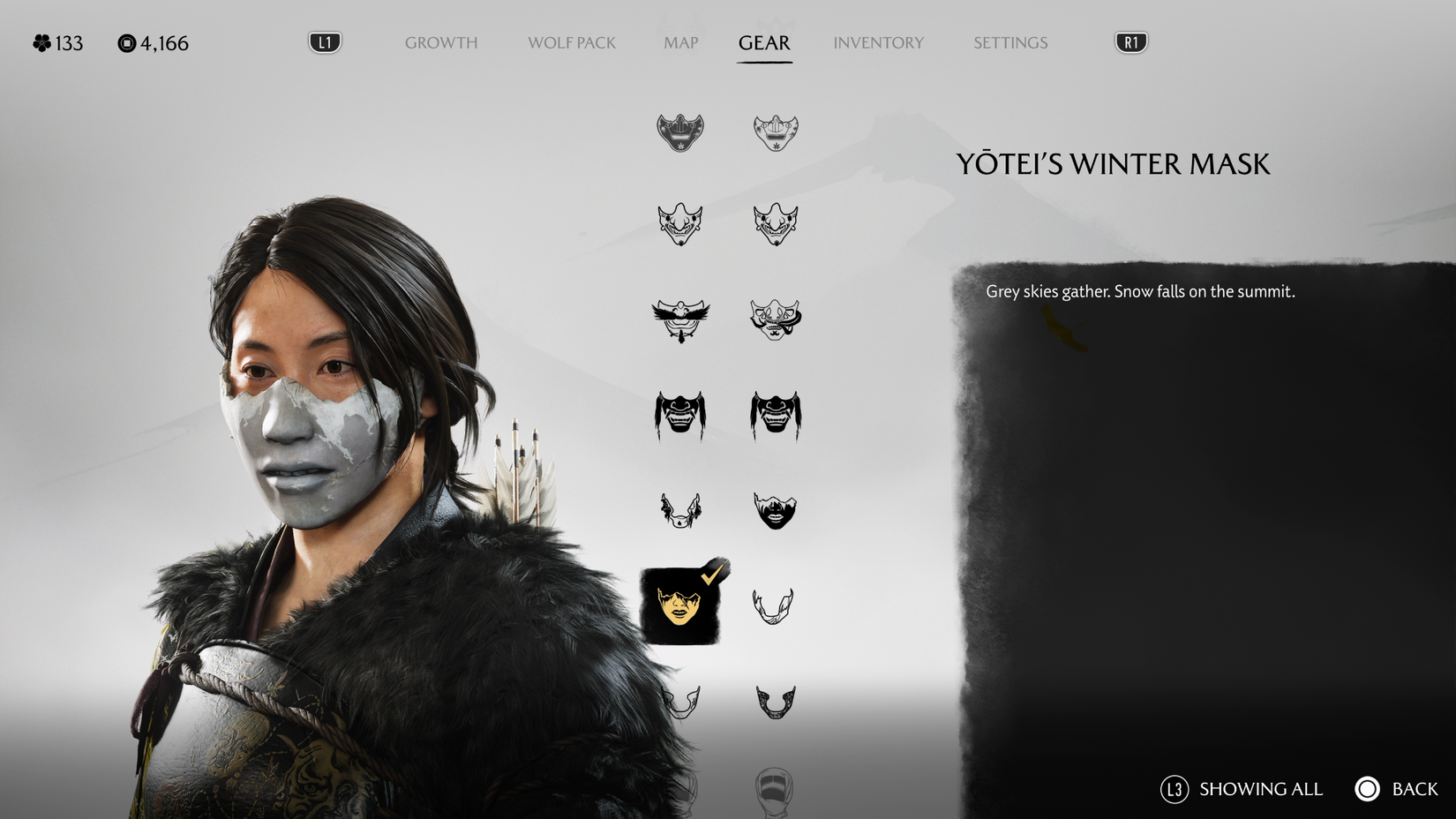1456x819 pixels.
Task: Switch to the Inventory tab
Action: (879, 42)
